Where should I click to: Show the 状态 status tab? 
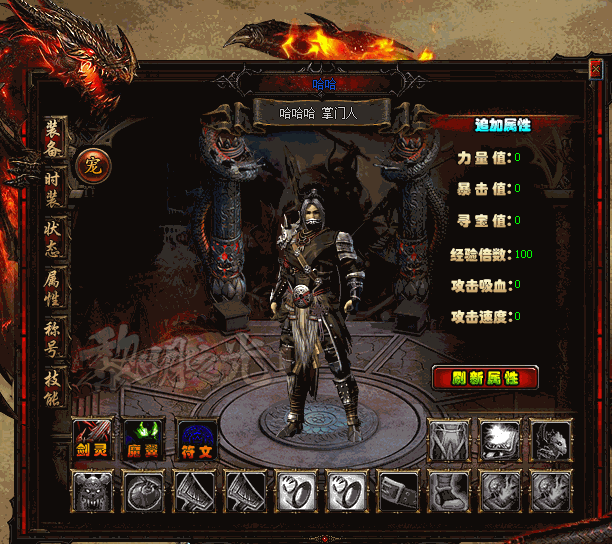54,237
